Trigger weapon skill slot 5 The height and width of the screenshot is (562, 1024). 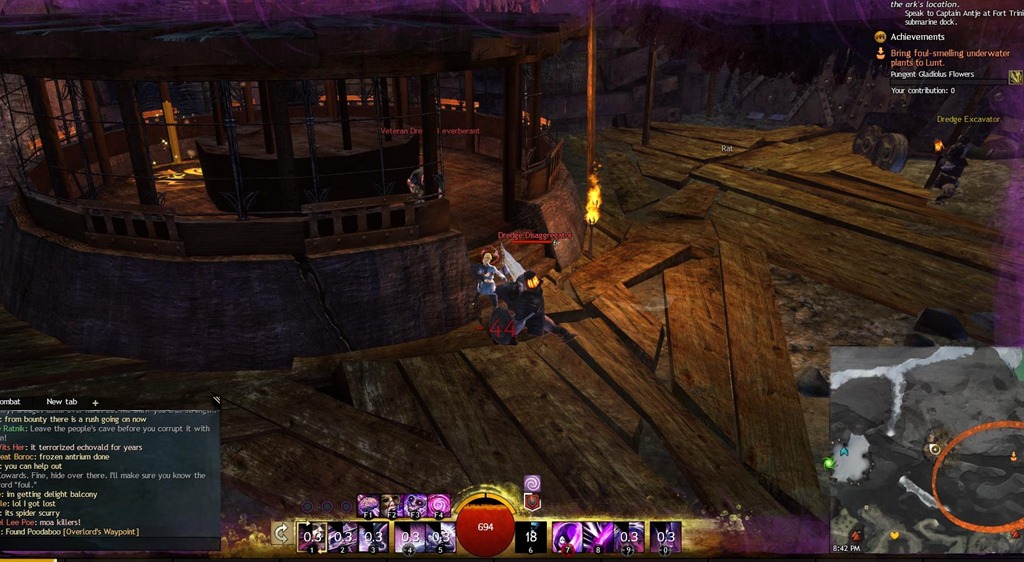pyautogui.click(x=440, y=536)
